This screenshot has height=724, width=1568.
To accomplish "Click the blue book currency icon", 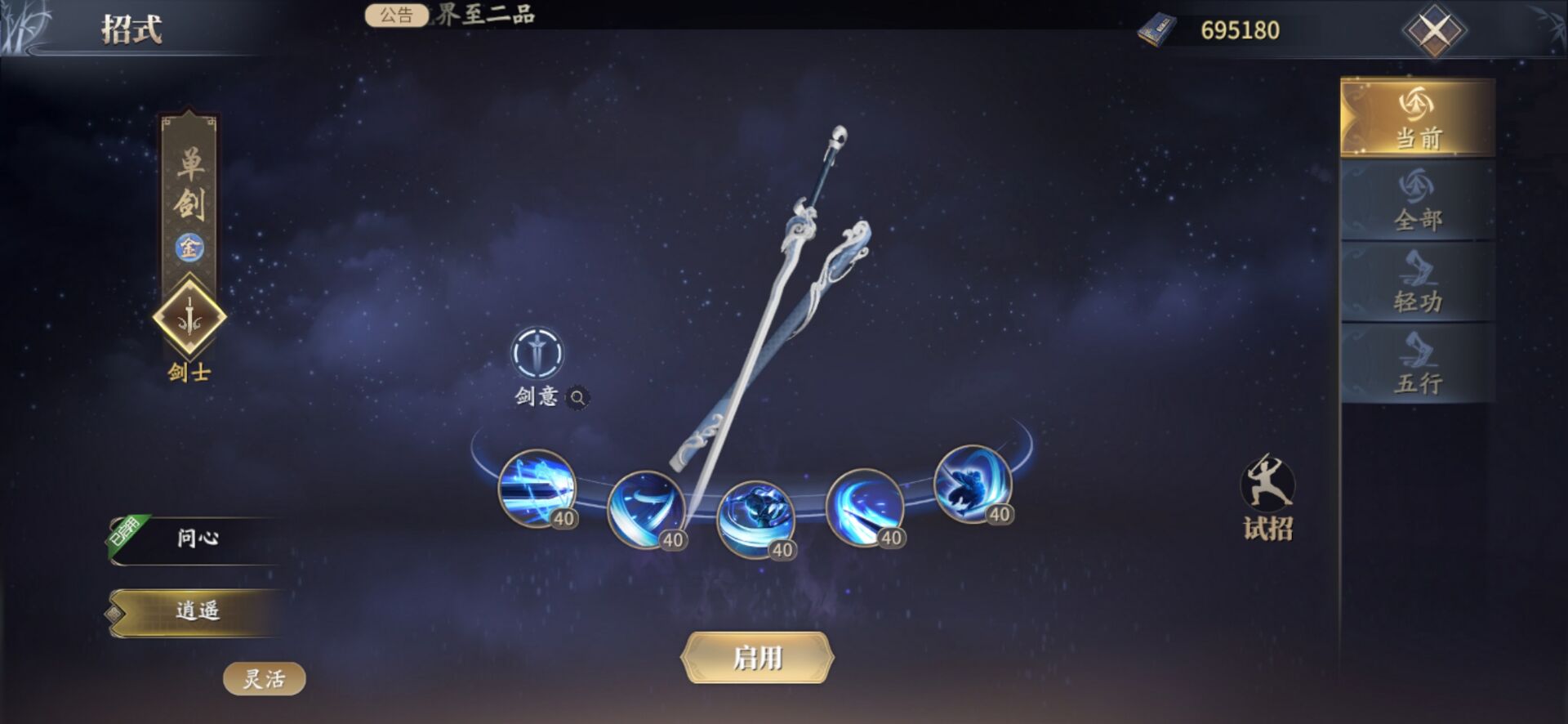I will [1156, 31].
